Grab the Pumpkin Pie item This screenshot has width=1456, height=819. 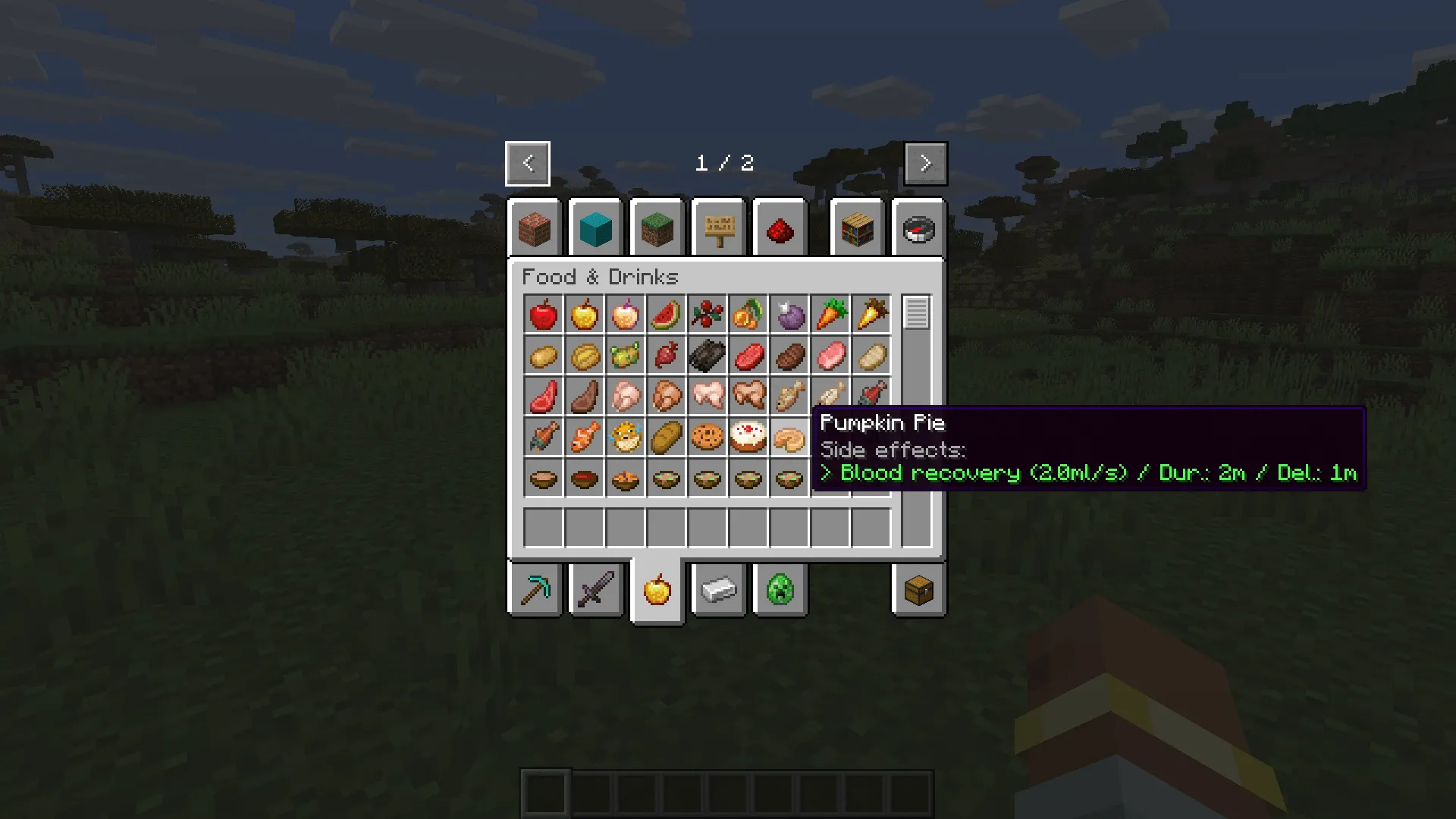pyautogui.click(x=790, y=438)
